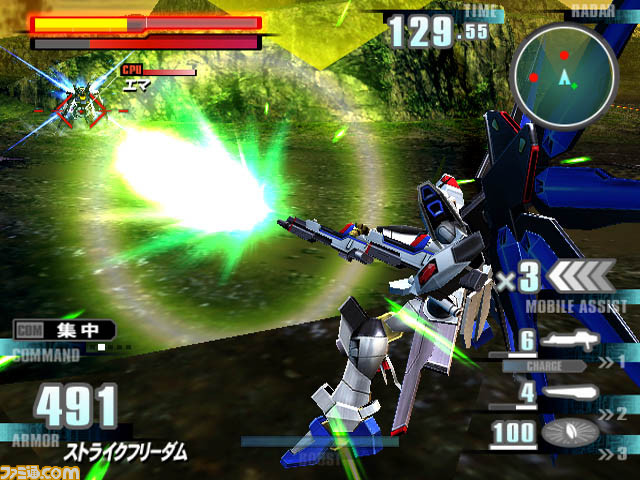This screenshot has height=480, width=640.
Task: Choose the second weapon slot icon
Action: pos(570,394)
